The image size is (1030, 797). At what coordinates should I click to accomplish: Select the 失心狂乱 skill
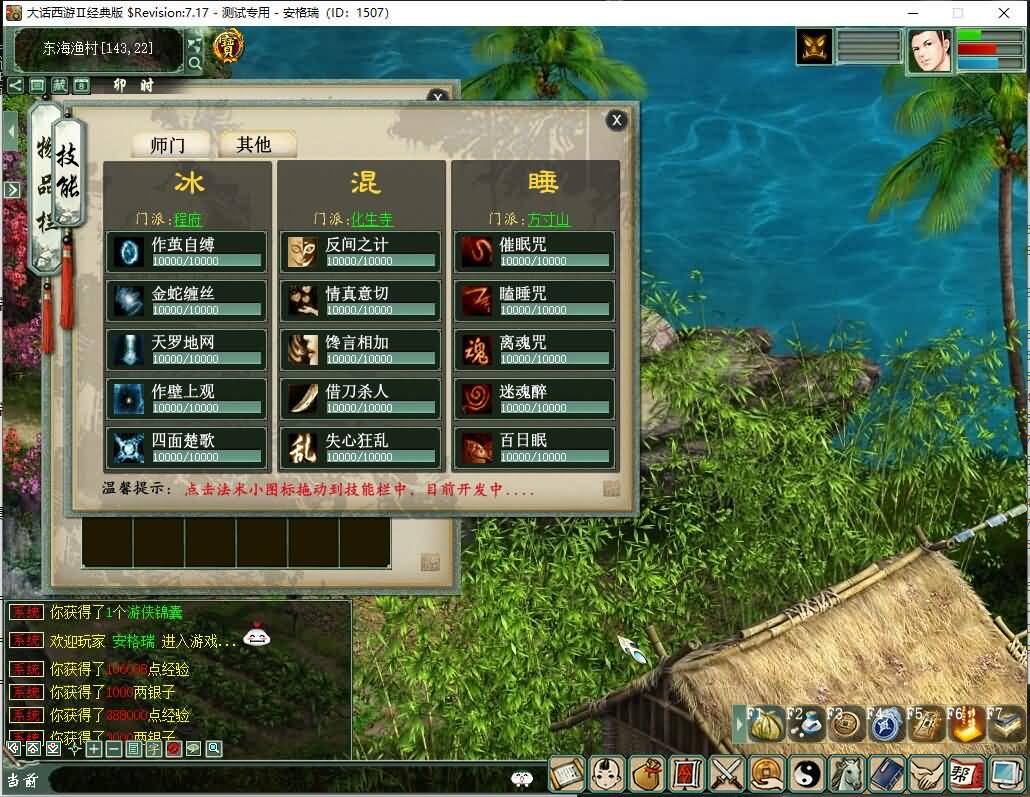coord(360,448)
